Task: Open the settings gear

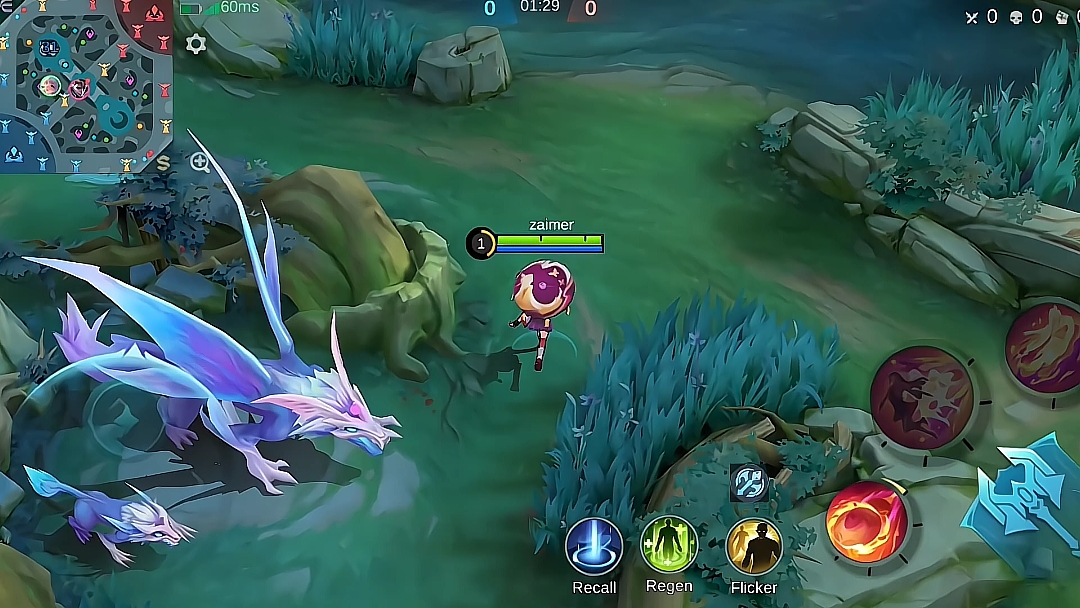Action: (x=196, y=44)
